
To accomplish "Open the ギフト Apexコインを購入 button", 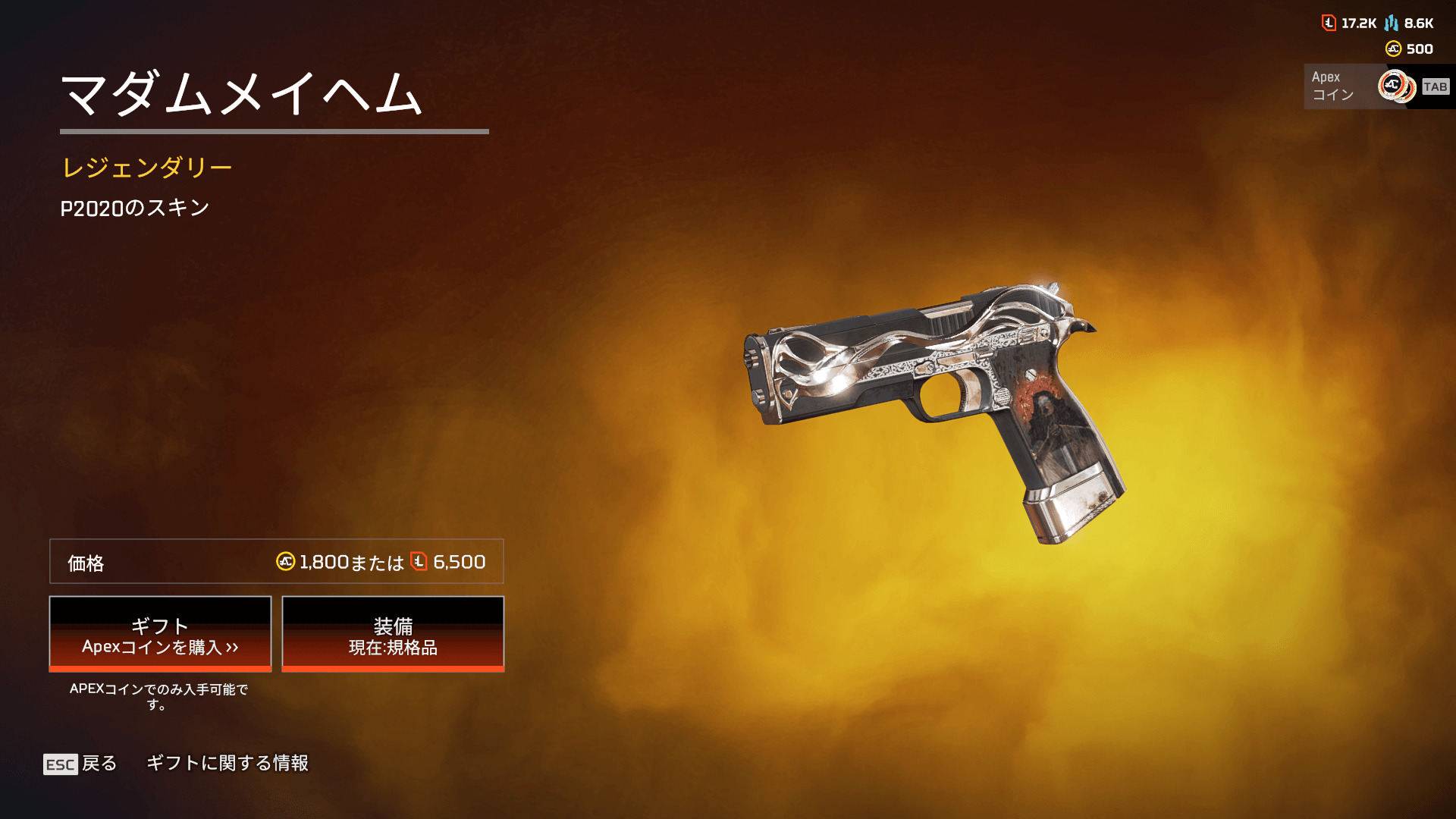I will point(160,634).
